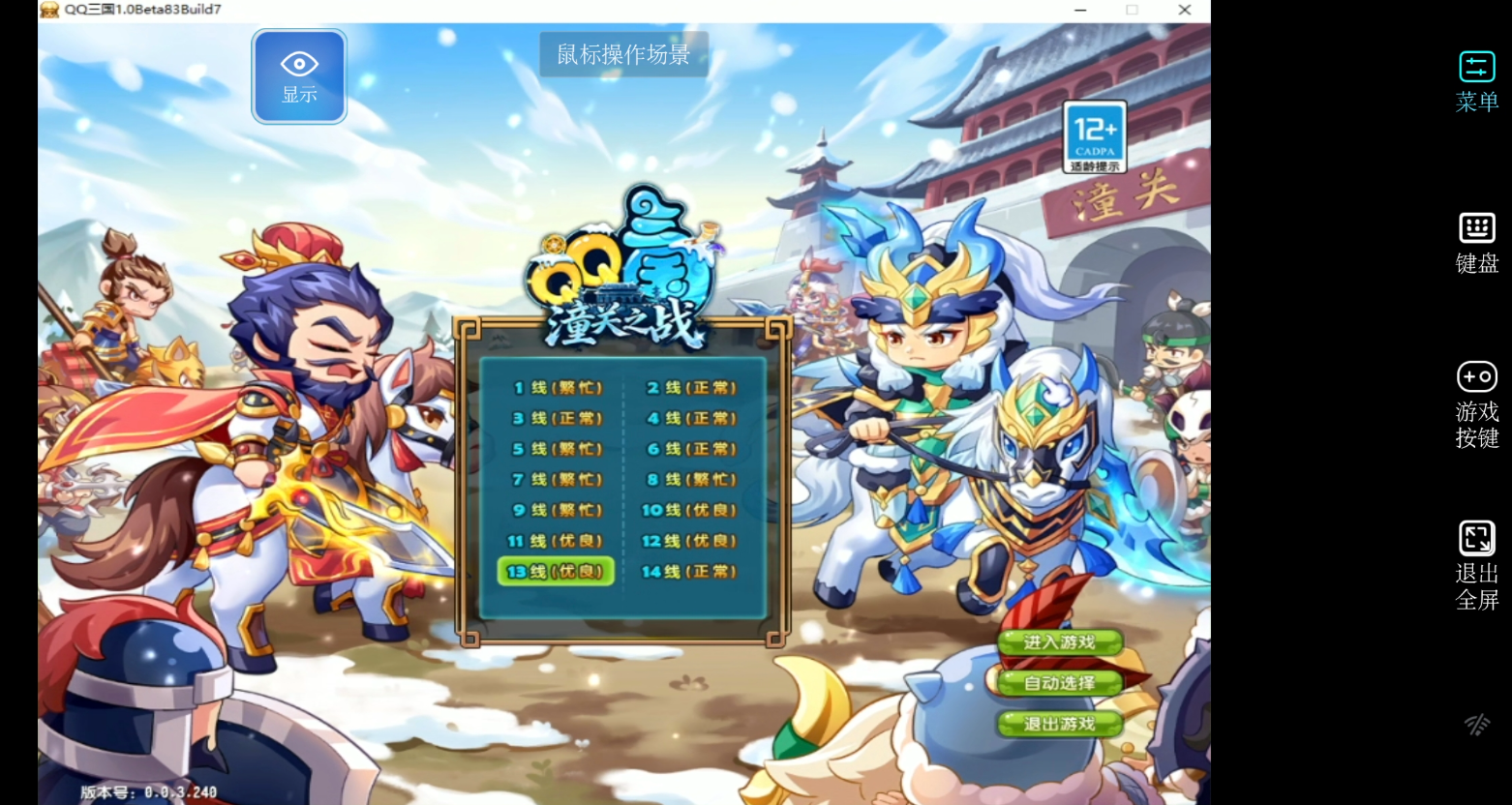The width and height of the screenshot is (1512, 805).
Task: Click the 鼠标操作场景 banner
Action: tap(622, 54)
